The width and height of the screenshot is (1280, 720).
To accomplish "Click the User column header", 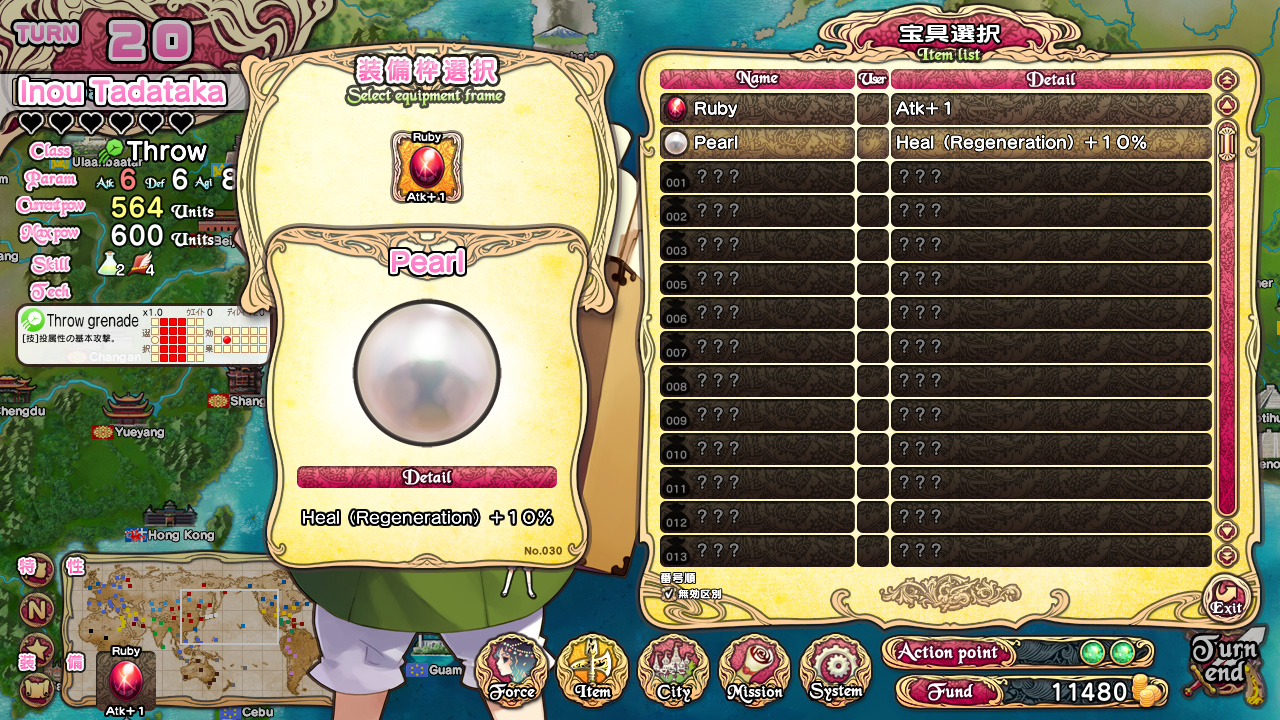I will [x=873, y=79].
